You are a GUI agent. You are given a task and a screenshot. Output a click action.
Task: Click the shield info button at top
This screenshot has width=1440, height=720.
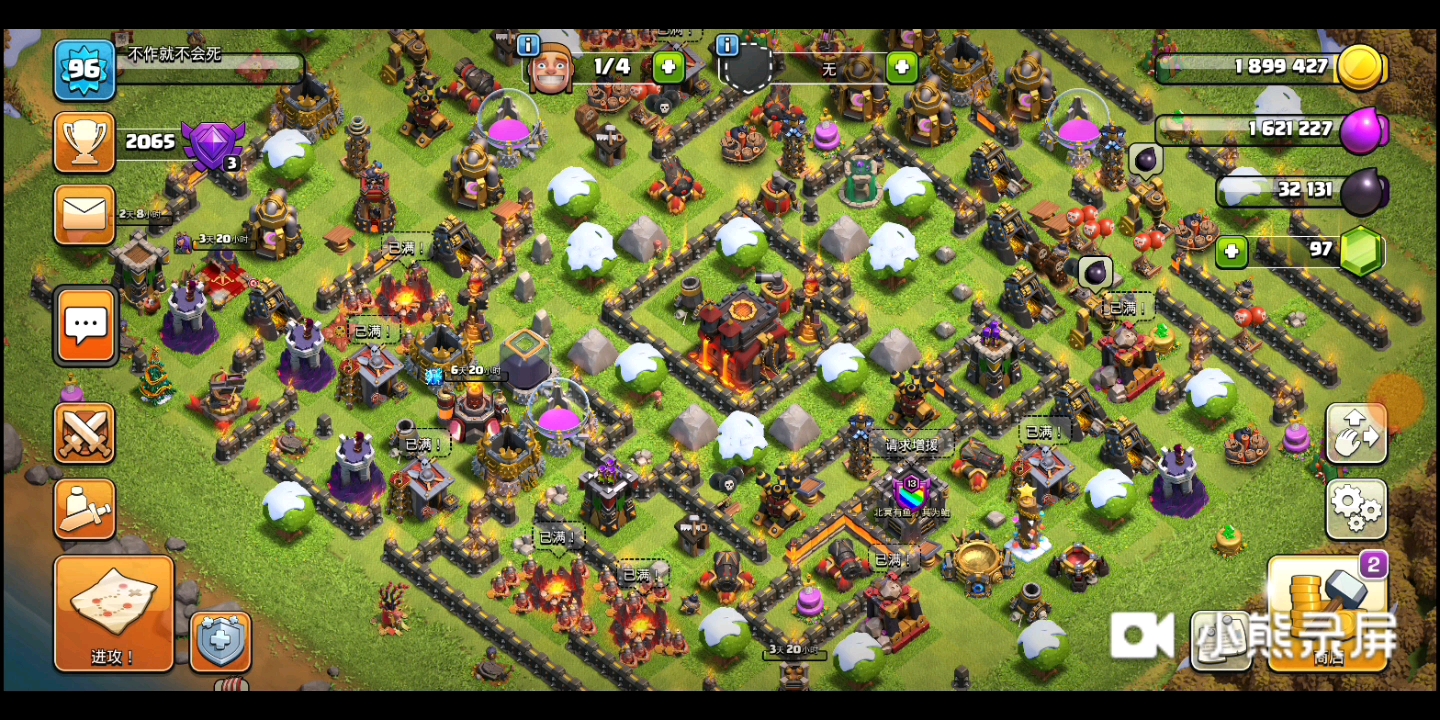click(727, 45)
